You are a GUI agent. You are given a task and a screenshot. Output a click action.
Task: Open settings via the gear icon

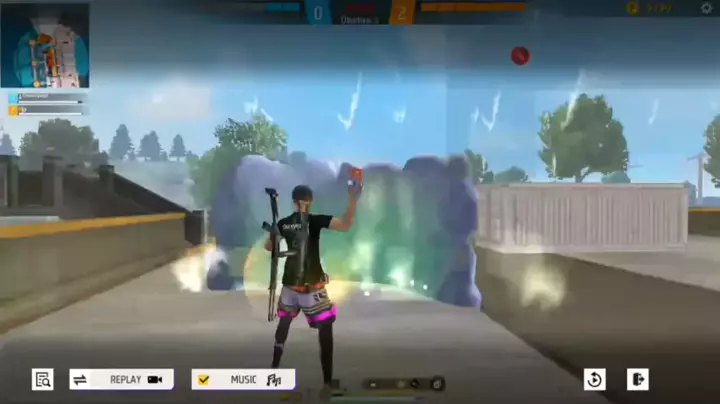point(706,8)
